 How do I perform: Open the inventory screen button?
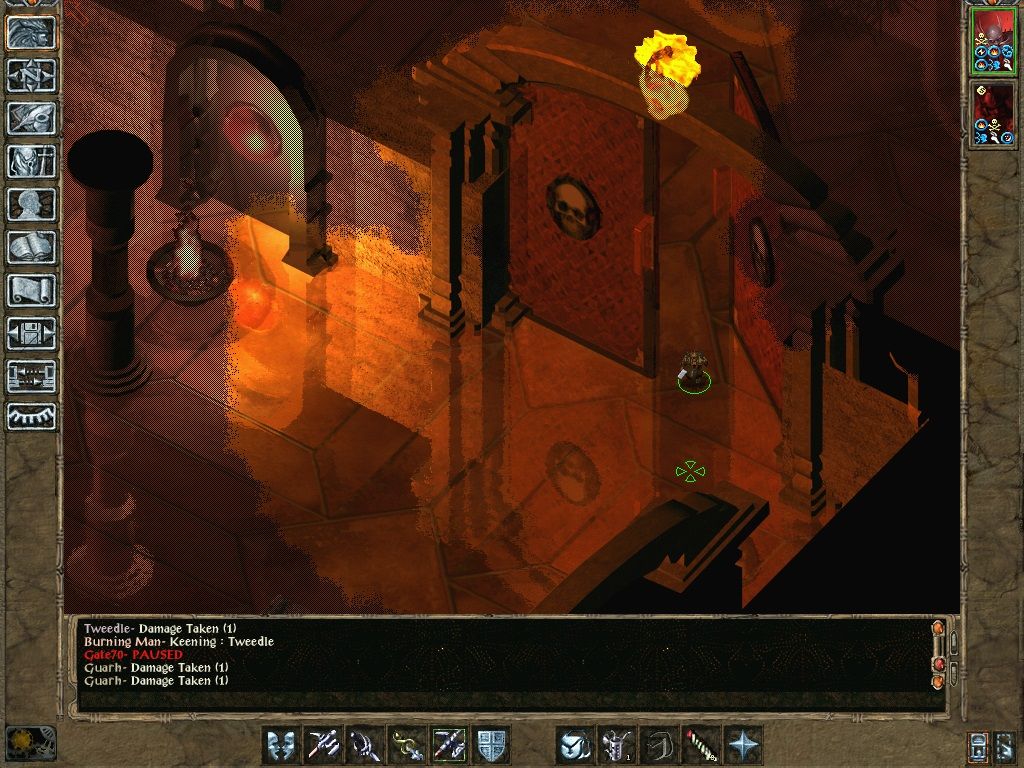point(31,162)
